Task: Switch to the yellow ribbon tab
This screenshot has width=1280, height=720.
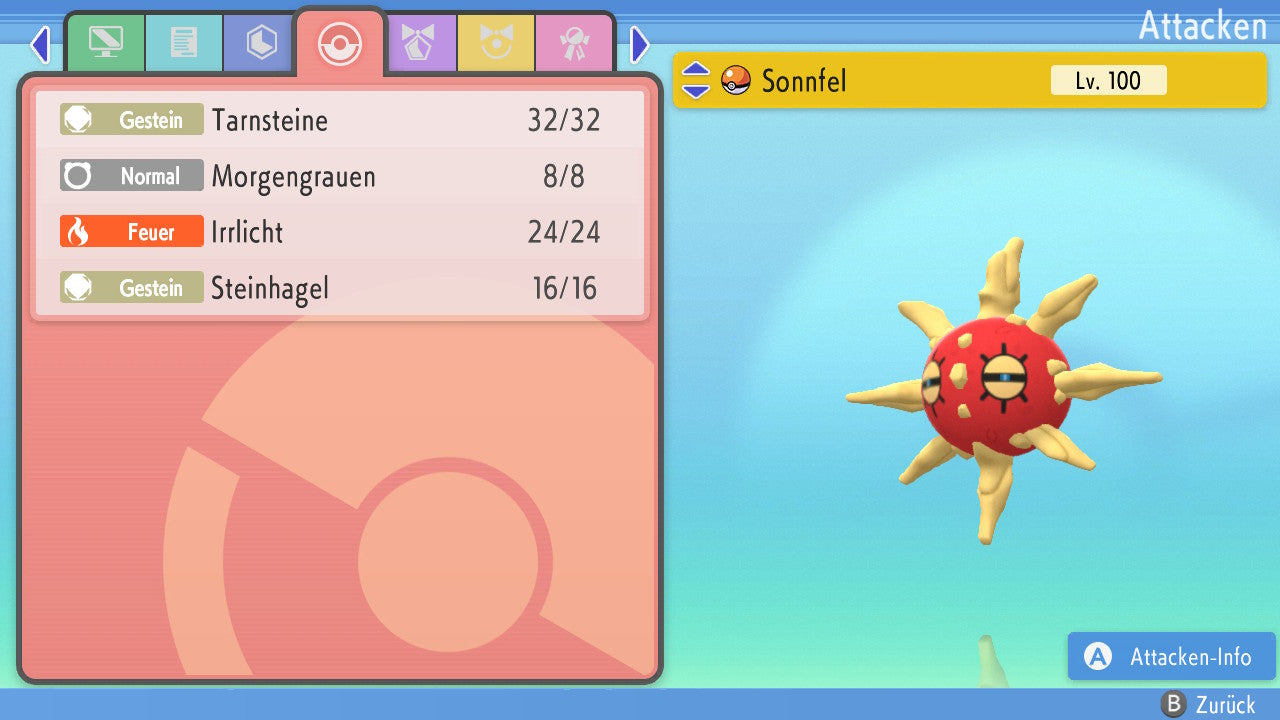Action: [x=496, y=43]
